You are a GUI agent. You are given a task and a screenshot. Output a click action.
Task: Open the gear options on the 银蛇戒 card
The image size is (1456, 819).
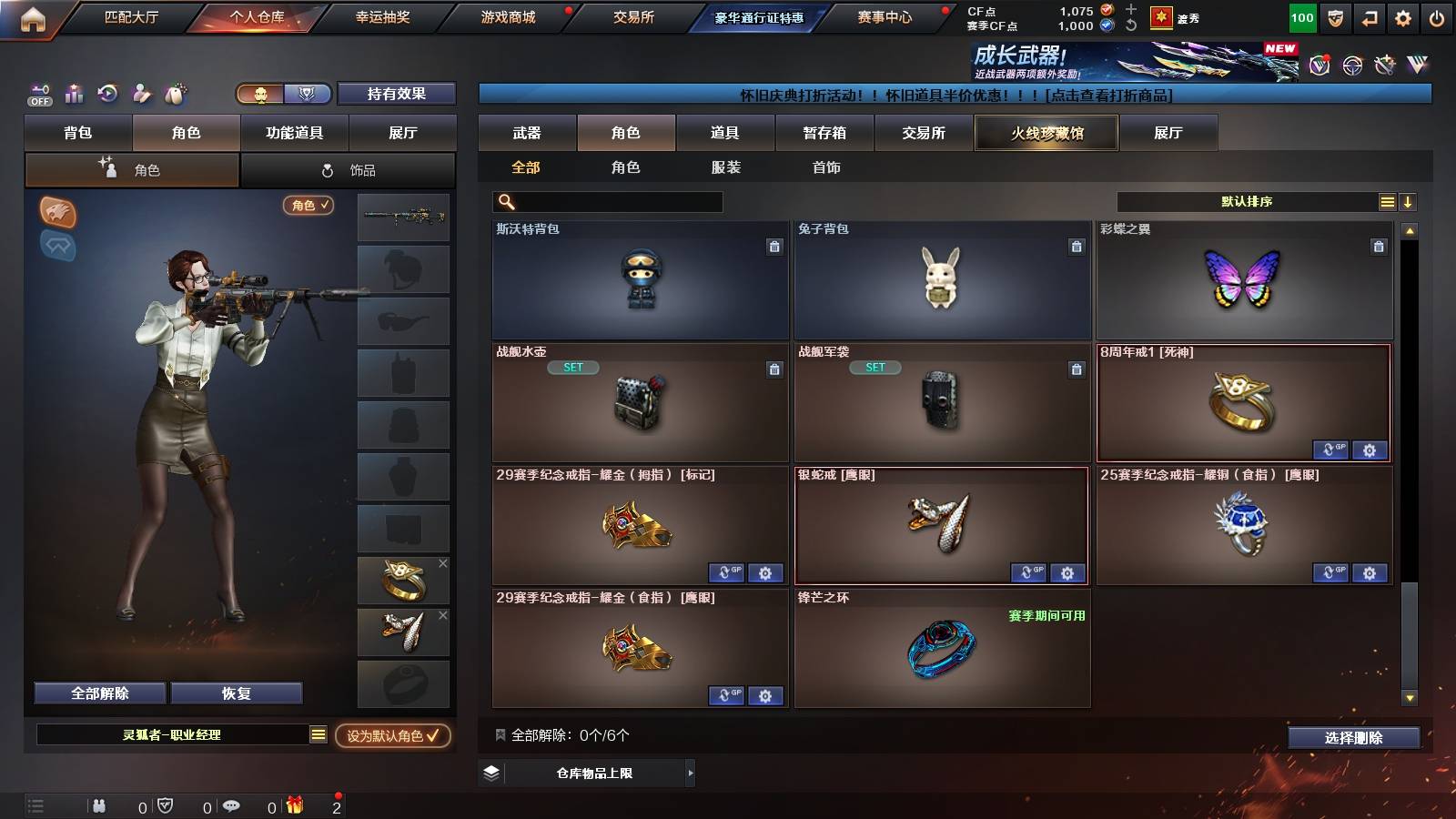pos(1067,573)
